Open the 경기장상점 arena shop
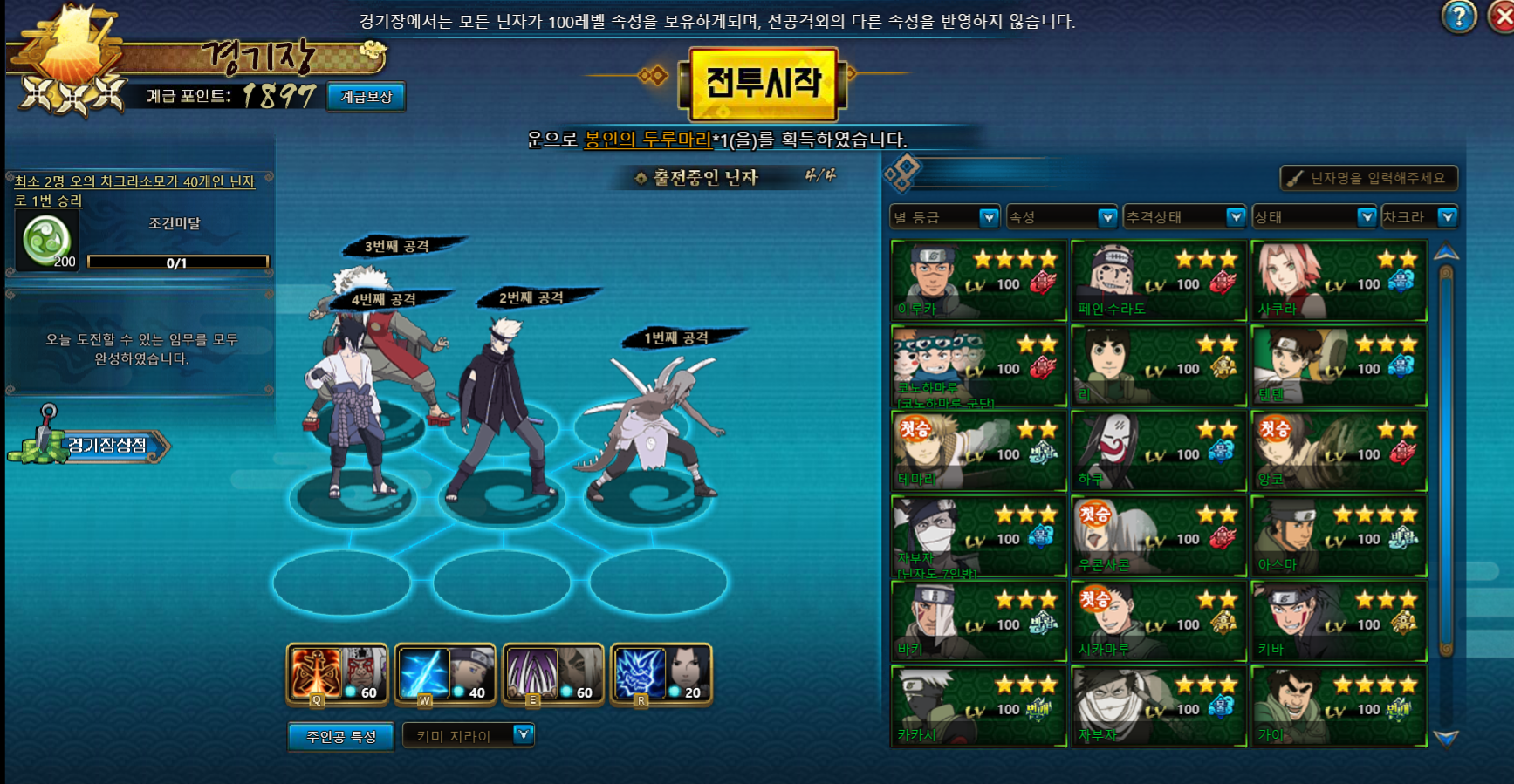This screenshot has height=784, width=1514. [96, 446]
